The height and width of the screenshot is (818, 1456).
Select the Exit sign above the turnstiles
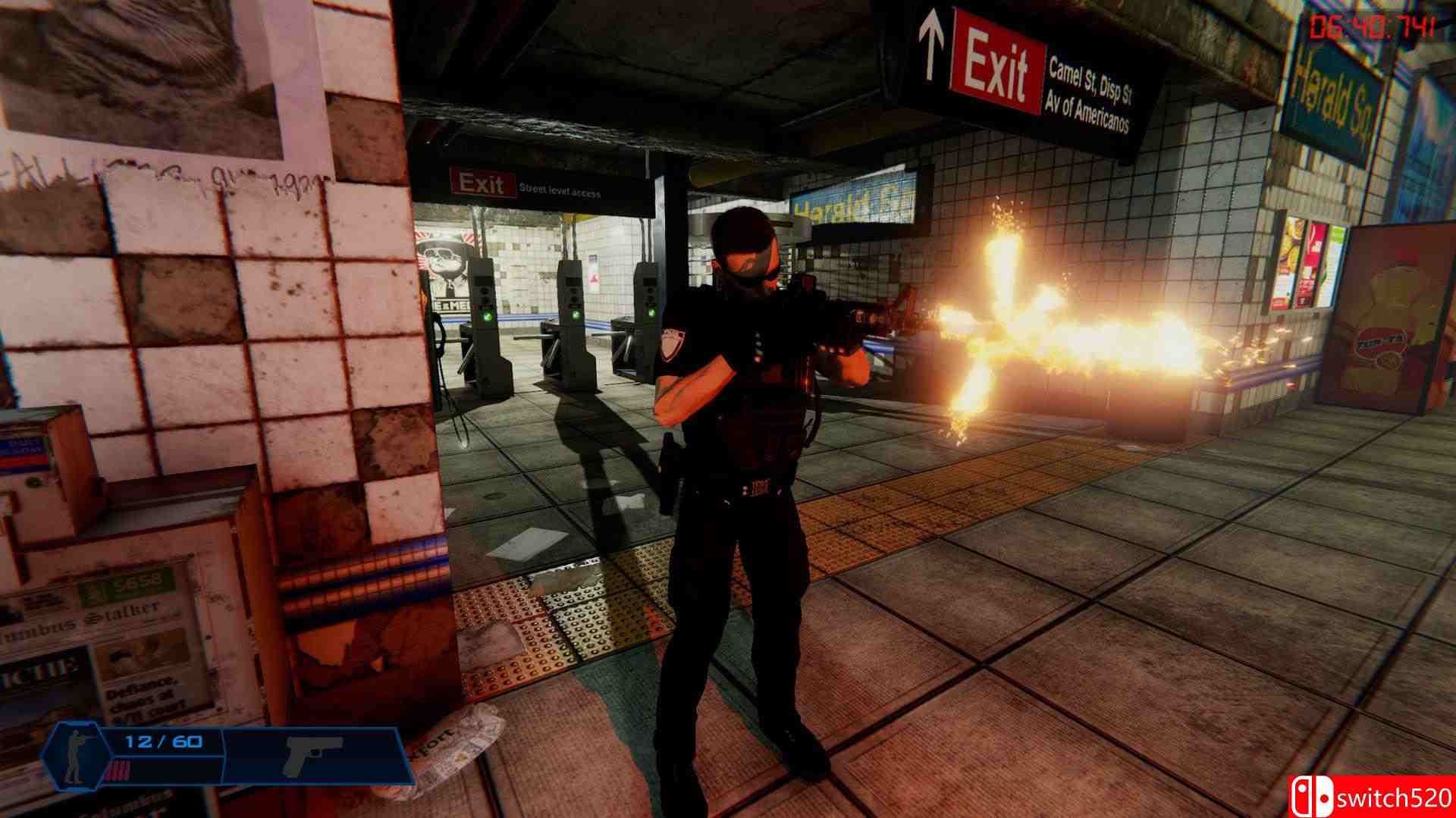click(x=482, y=184)
